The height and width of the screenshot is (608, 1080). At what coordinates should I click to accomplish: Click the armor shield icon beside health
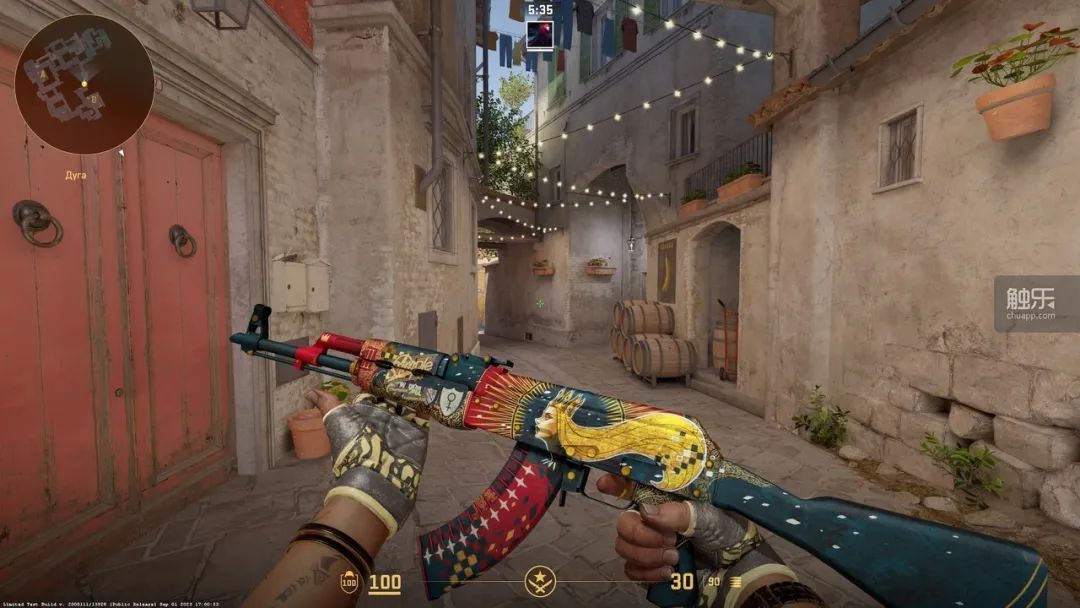pyautogui.click(x=349, y=583)
